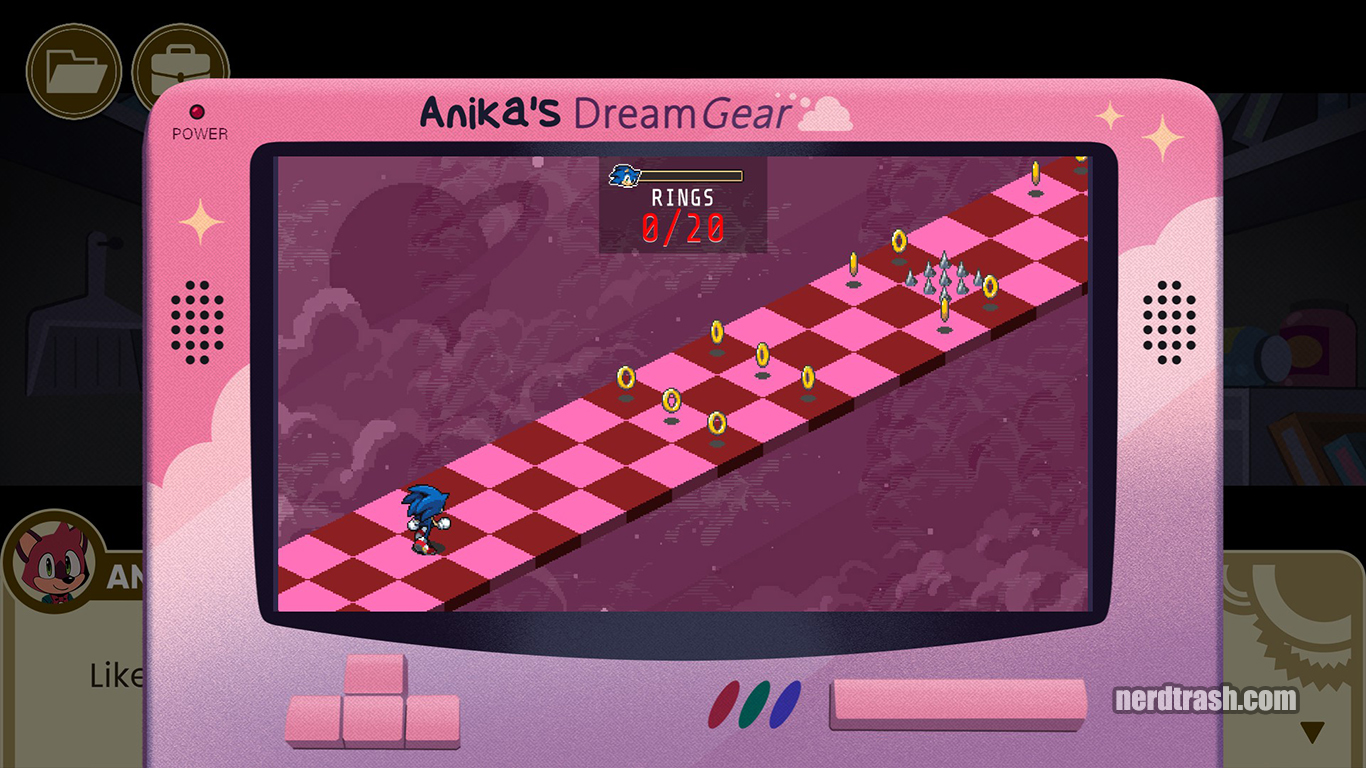
Task: Toggle the POWER indicator light
Action: point(198,110)
